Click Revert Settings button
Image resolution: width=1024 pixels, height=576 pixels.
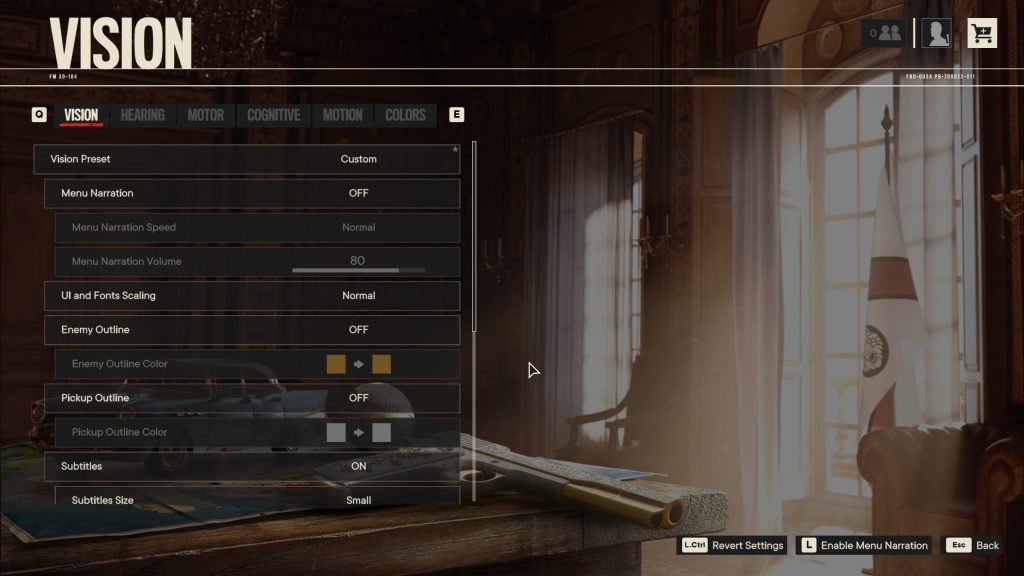[733, 545]
